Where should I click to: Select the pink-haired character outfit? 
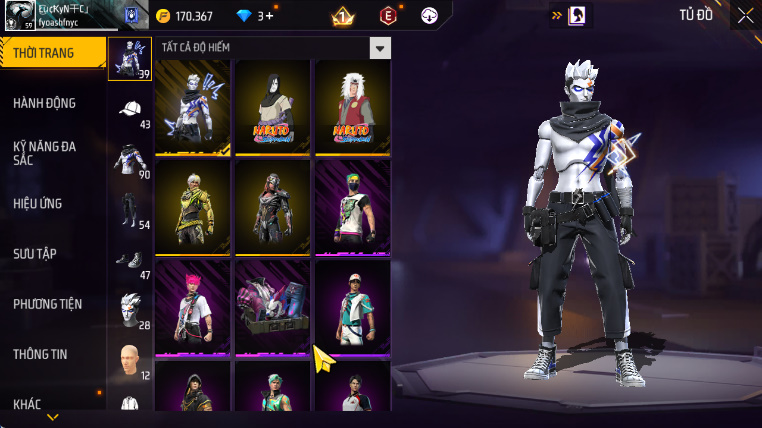tap(193, 307)
